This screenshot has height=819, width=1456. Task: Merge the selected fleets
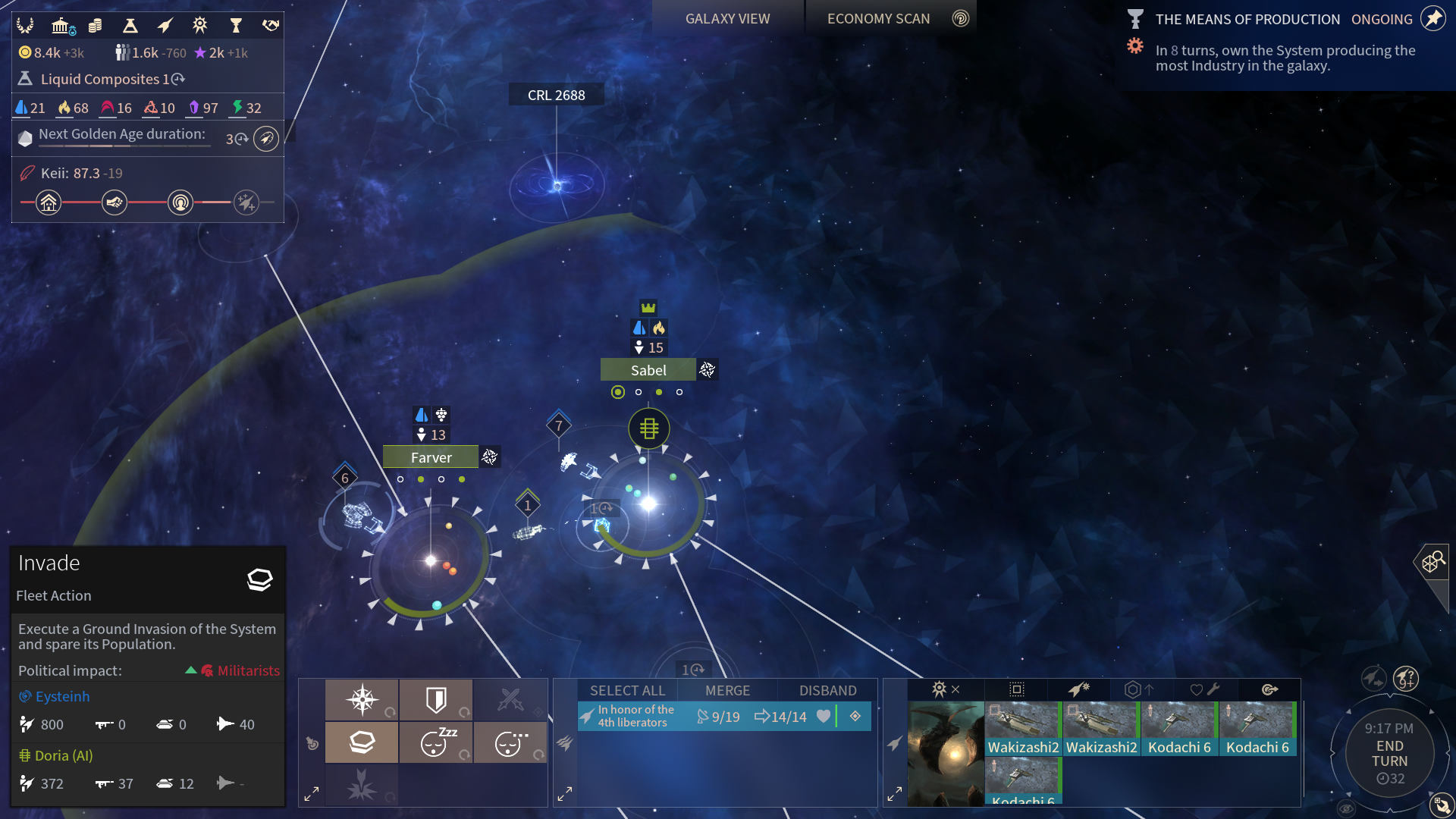[727, 691]
